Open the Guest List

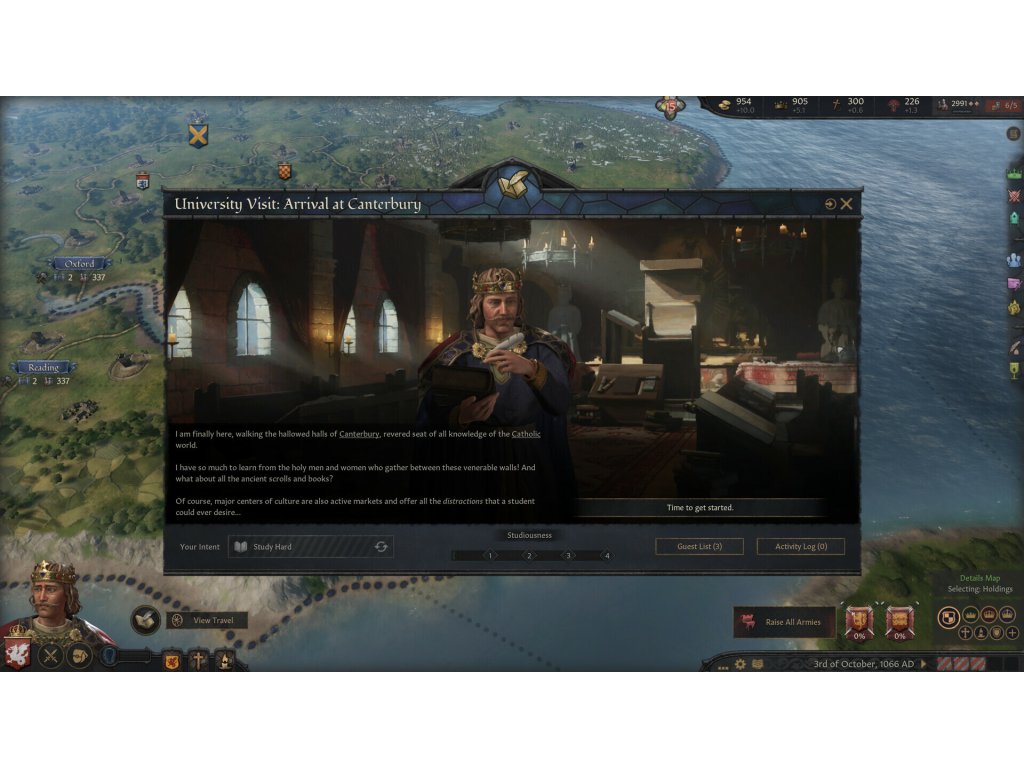click(x=699, y=547)
